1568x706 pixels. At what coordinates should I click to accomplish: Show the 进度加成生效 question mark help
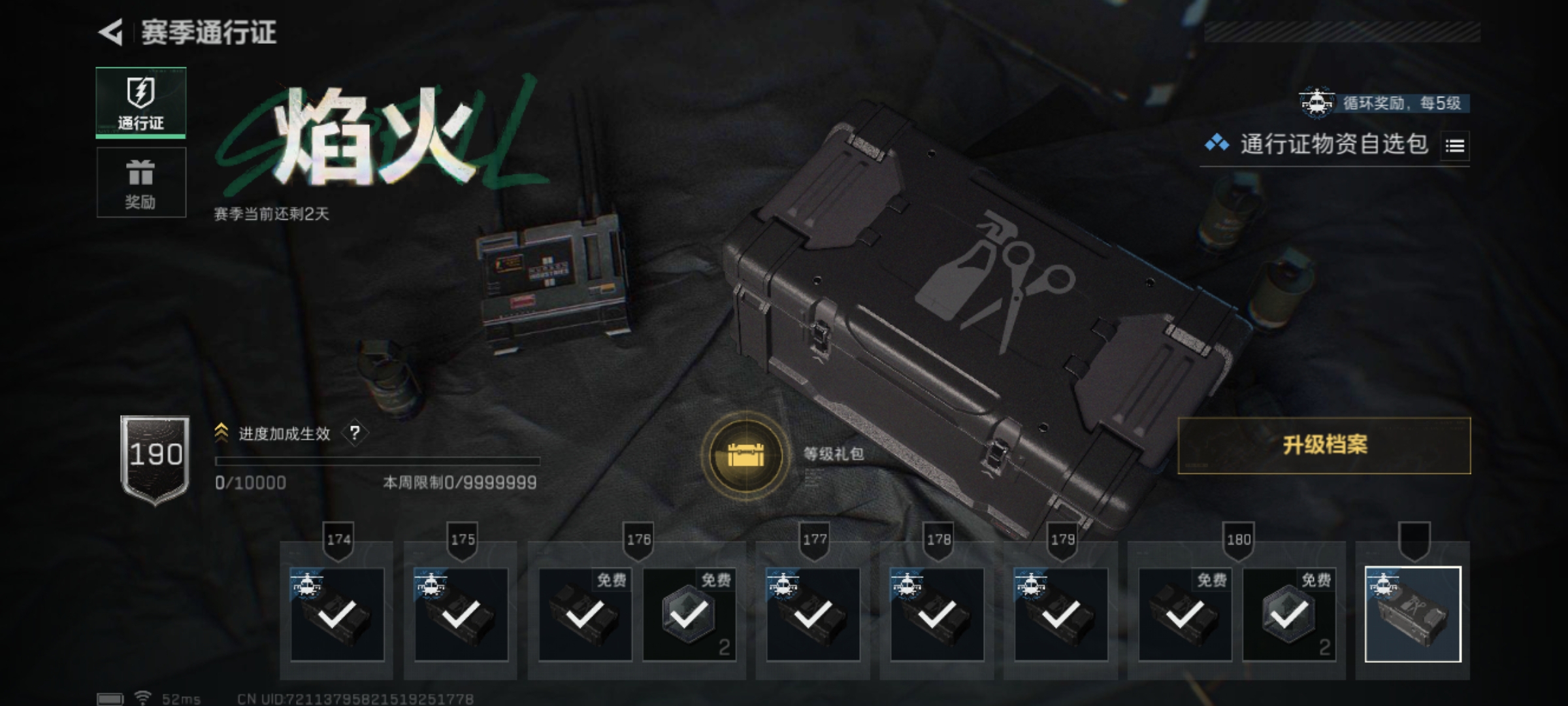click(x=355, y=433)
